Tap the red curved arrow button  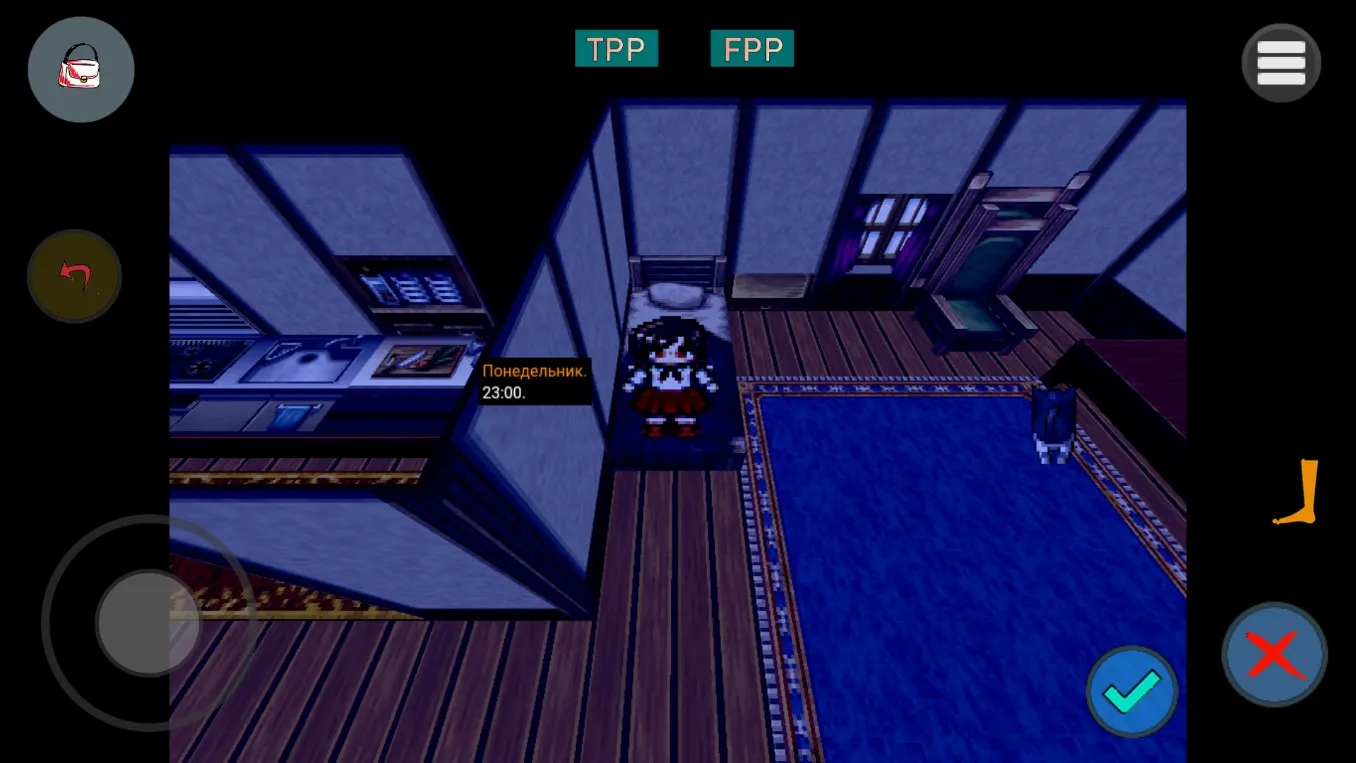tap(75, 276)
